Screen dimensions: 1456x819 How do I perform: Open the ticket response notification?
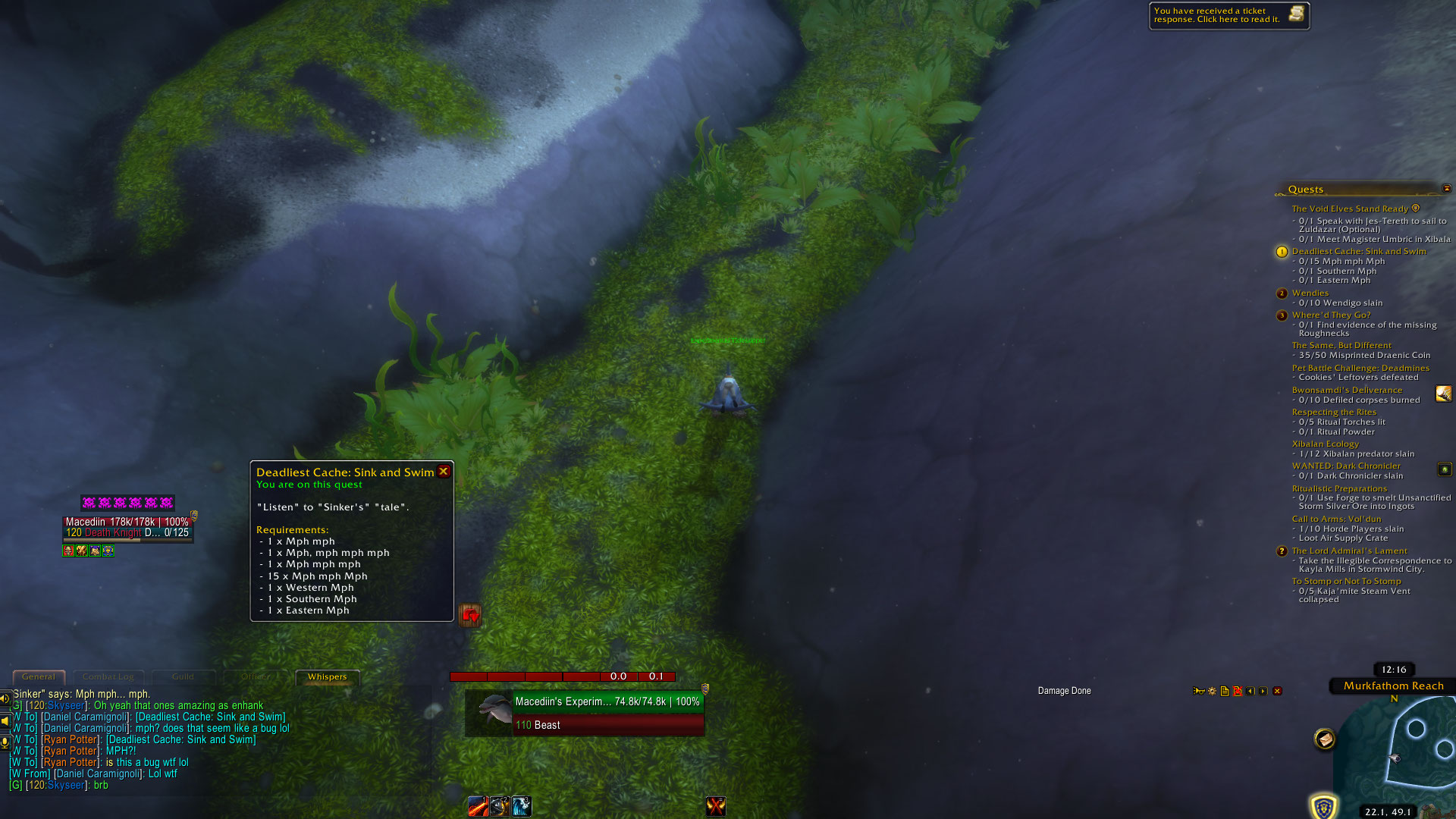coord(1228,15)
